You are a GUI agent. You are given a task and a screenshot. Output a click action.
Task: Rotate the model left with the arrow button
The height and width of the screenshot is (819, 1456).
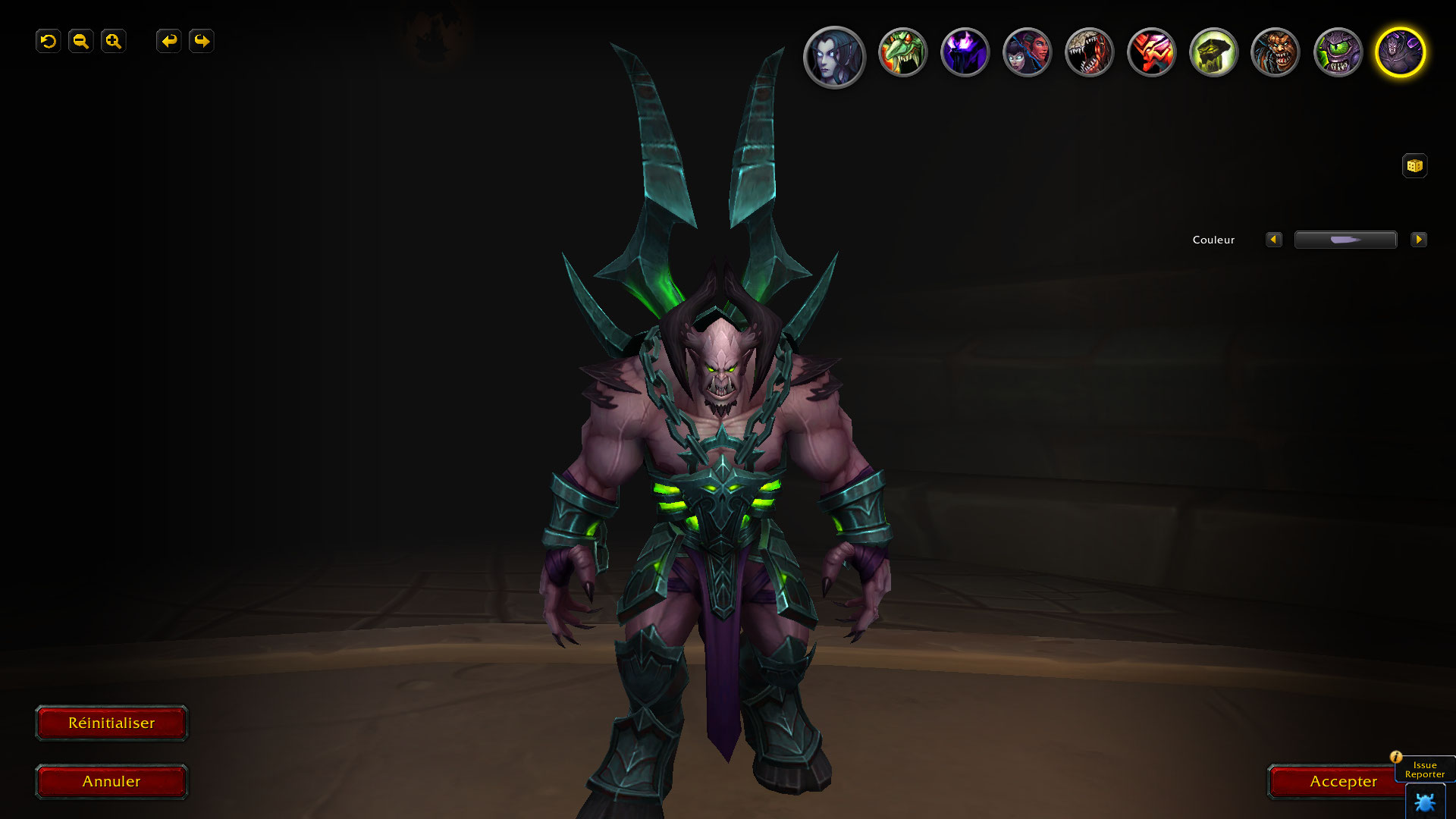[168, 41]
